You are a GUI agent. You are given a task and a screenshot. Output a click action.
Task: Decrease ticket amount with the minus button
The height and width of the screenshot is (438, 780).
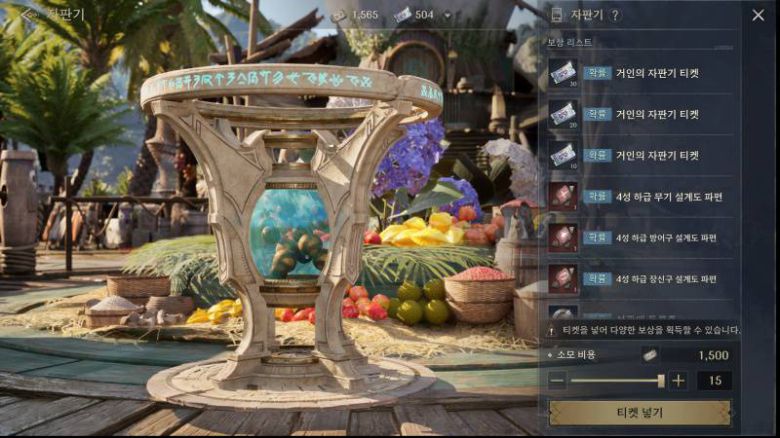(x=557, y=380)
